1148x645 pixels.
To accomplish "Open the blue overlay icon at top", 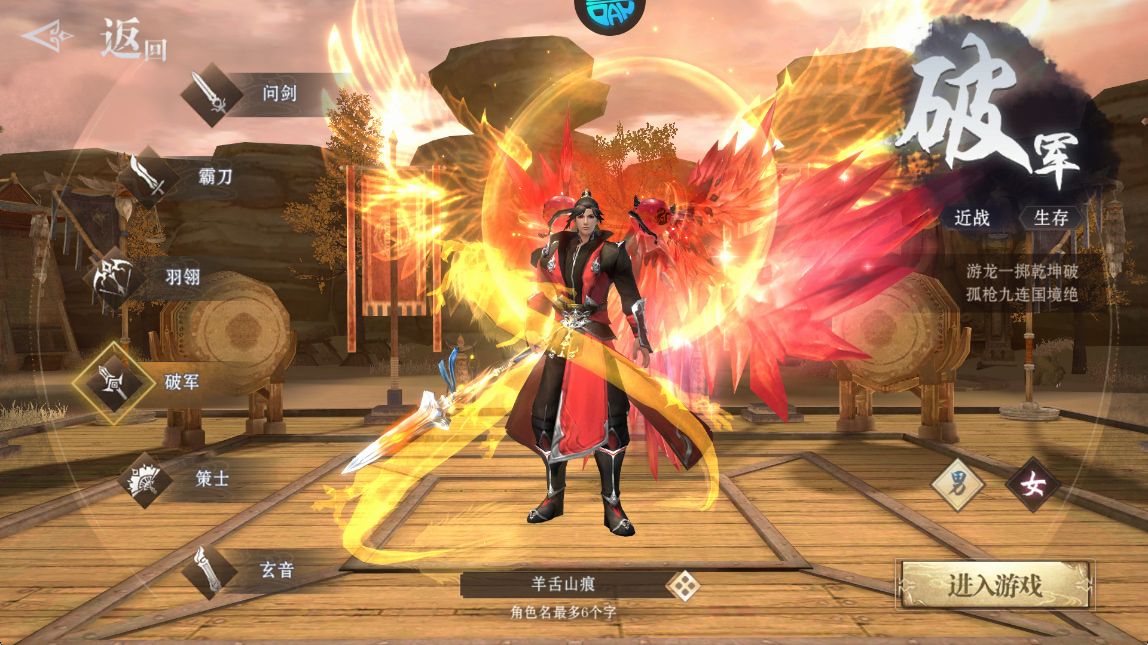I will click(x=609, y=12).
